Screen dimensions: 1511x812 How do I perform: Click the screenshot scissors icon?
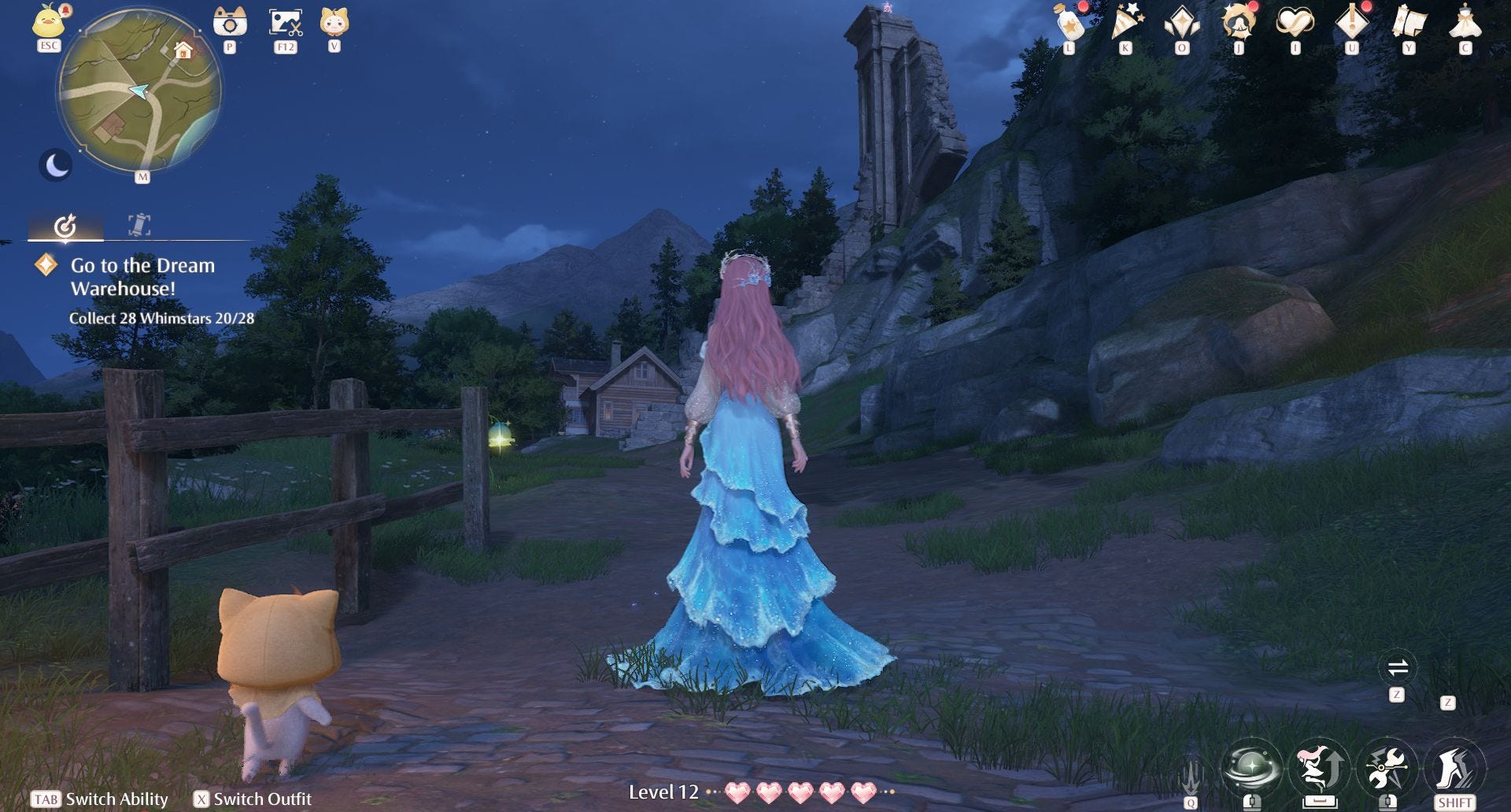pyautogui.click(x=285, y=22)
